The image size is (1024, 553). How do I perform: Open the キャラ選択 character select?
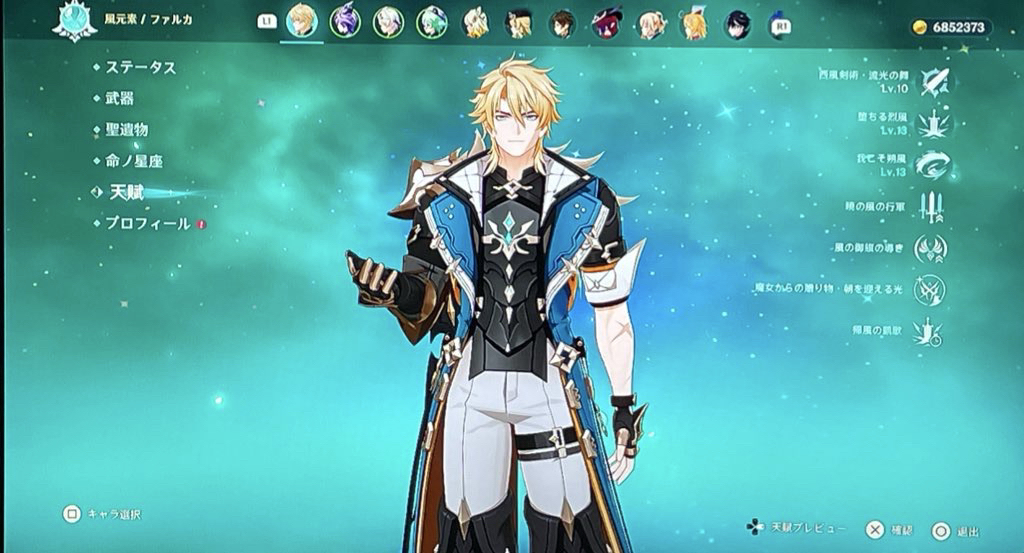click(72, 514)
